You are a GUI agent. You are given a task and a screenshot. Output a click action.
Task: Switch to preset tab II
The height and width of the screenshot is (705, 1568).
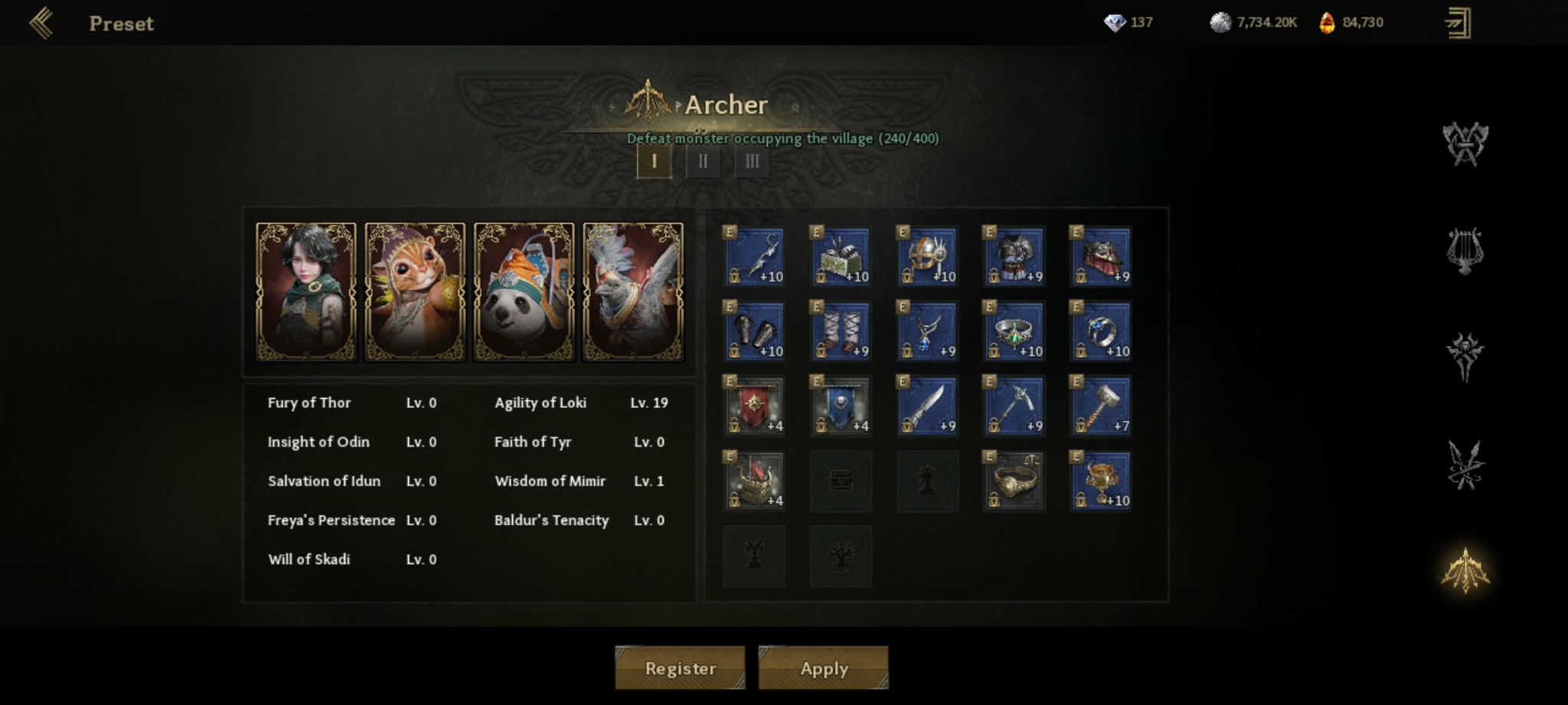(703, 162)
